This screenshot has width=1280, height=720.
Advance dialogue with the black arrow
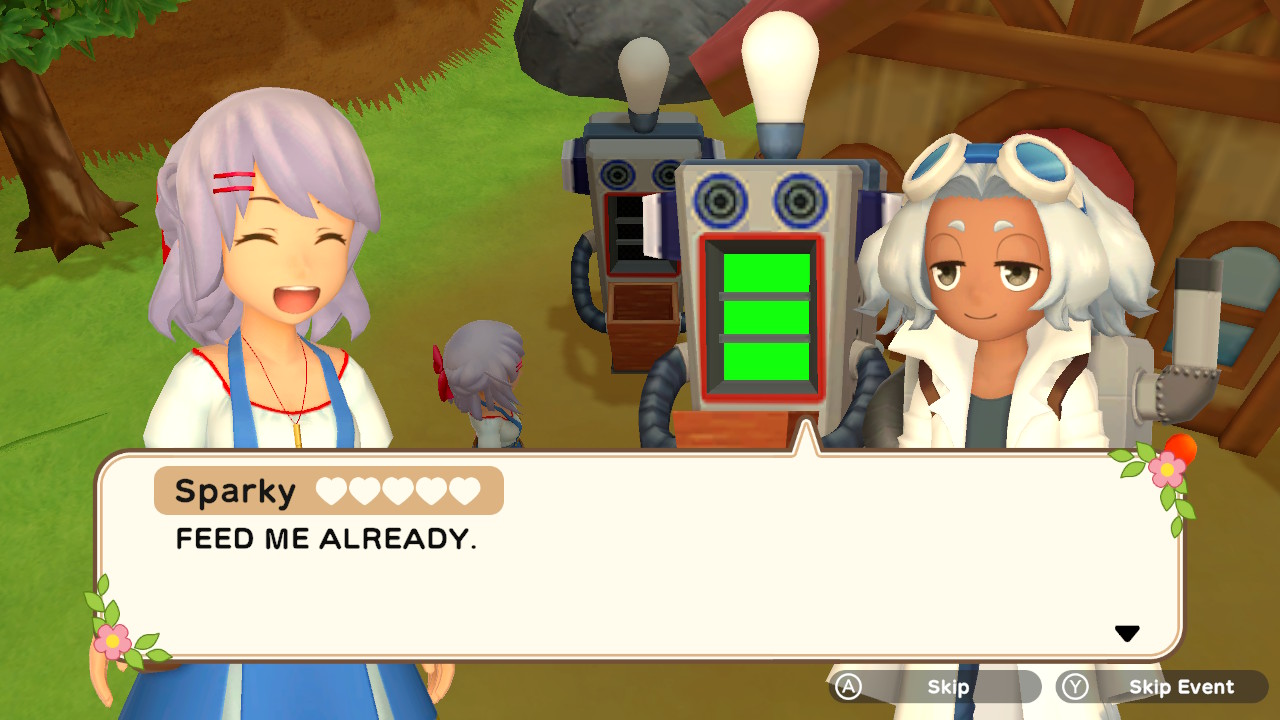[x=1127, y=633]
